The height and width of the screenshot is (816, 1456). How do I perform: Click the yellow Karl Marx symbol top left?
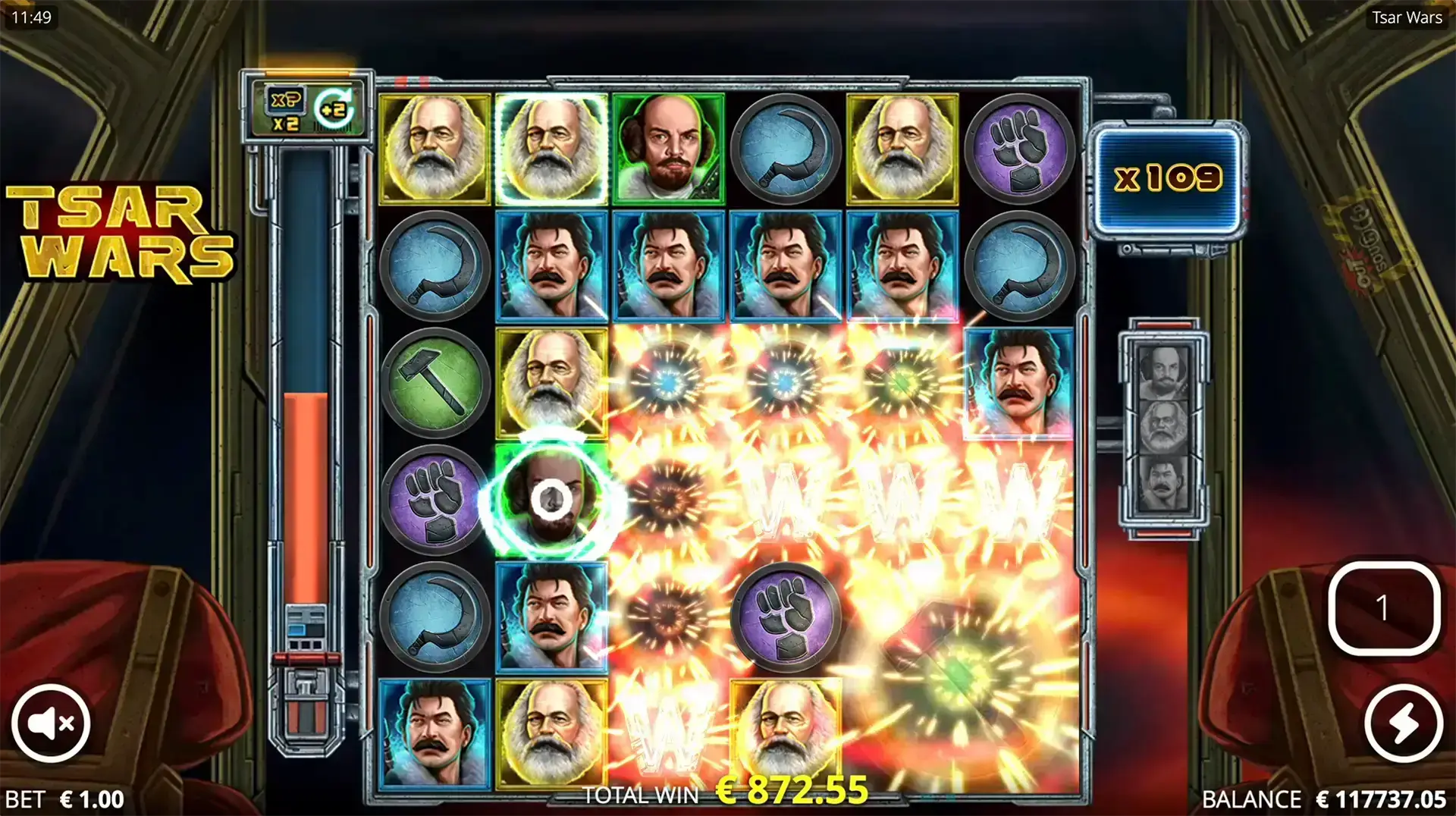(435, 149)
